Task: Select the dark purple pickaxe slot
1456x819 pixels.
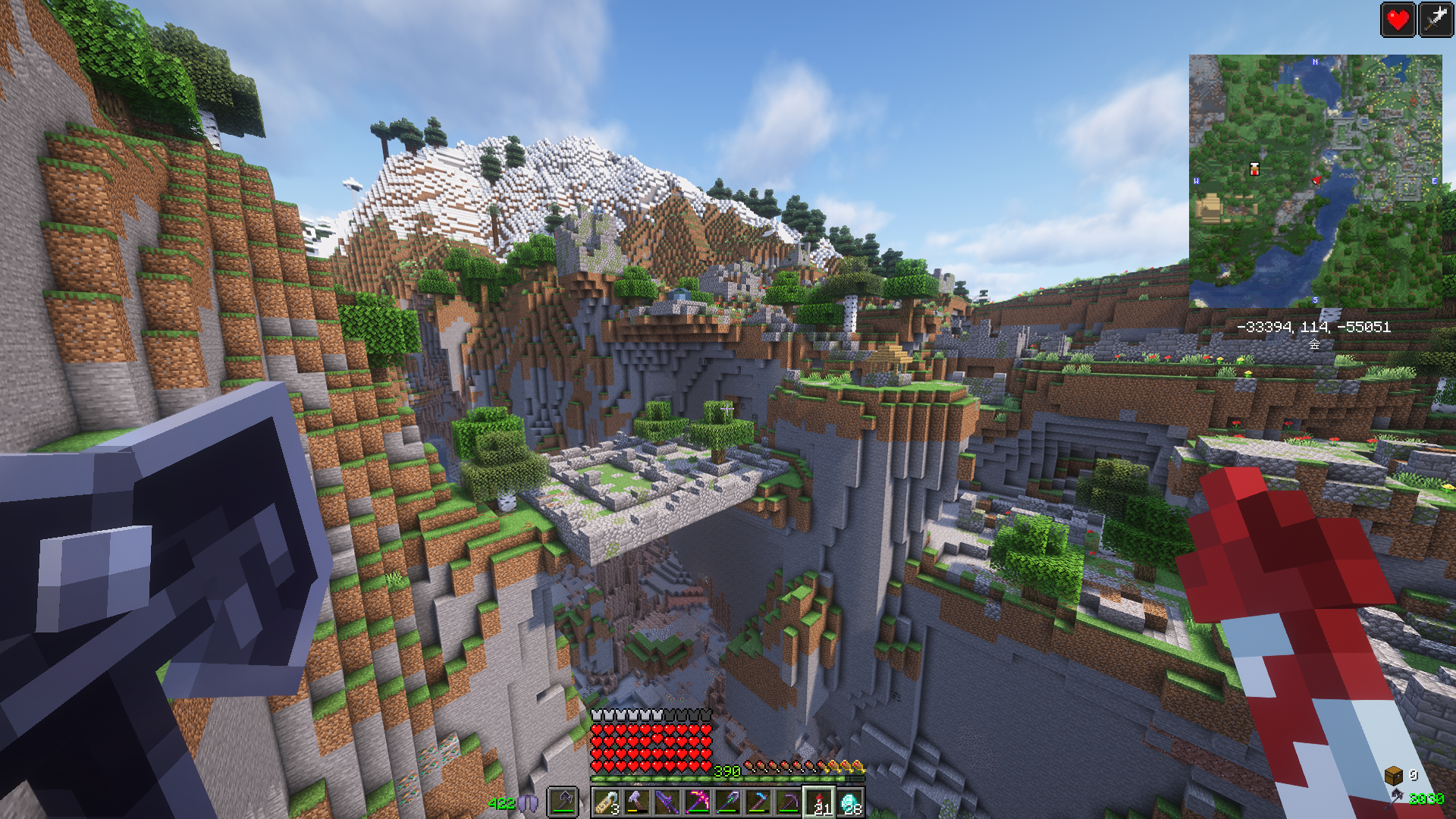Action: [789, 802]
